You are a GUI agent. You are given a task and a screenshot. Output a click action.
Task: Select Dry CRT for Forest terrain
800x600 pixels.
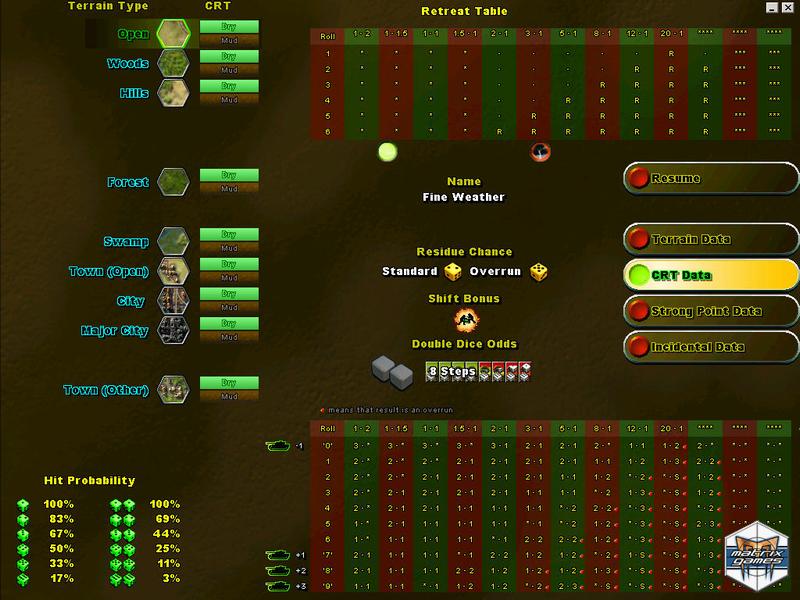[229, 175]
